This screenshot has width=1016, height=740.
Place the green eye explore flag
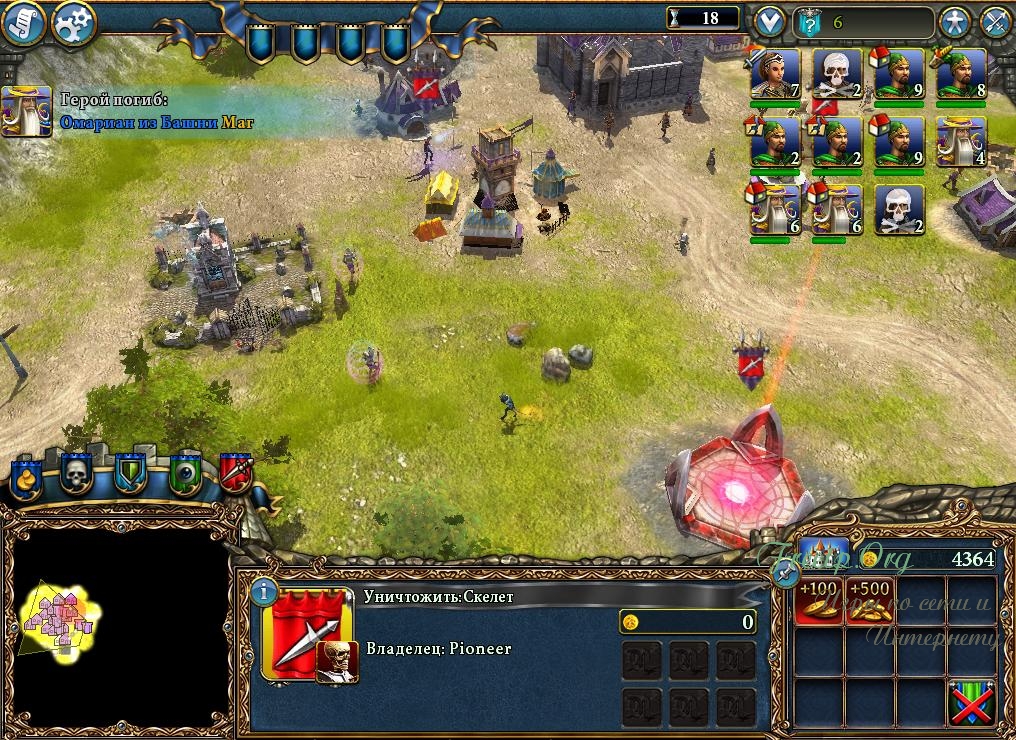tap(184, 474)
